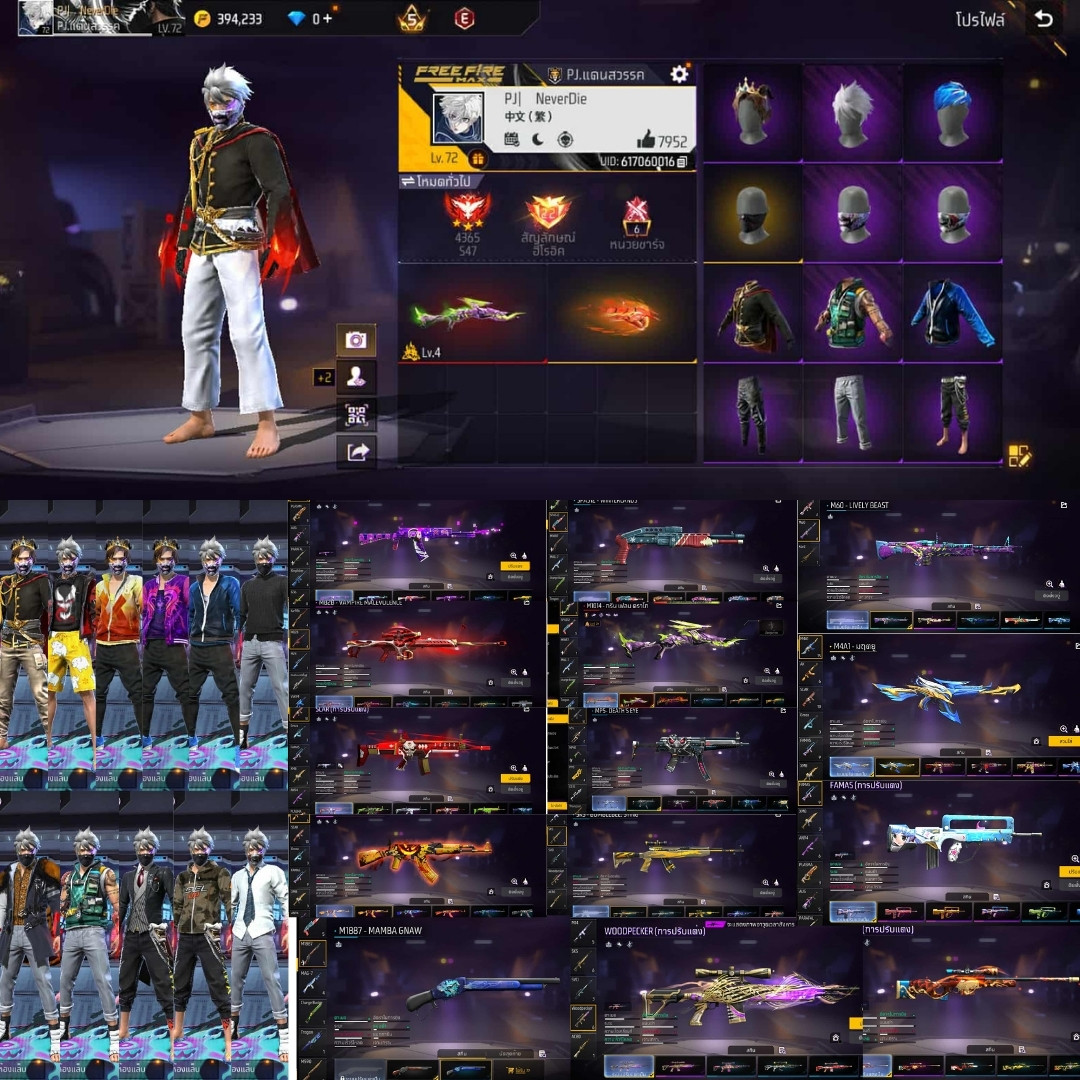Choose the blue hair slot

(952, 112)
